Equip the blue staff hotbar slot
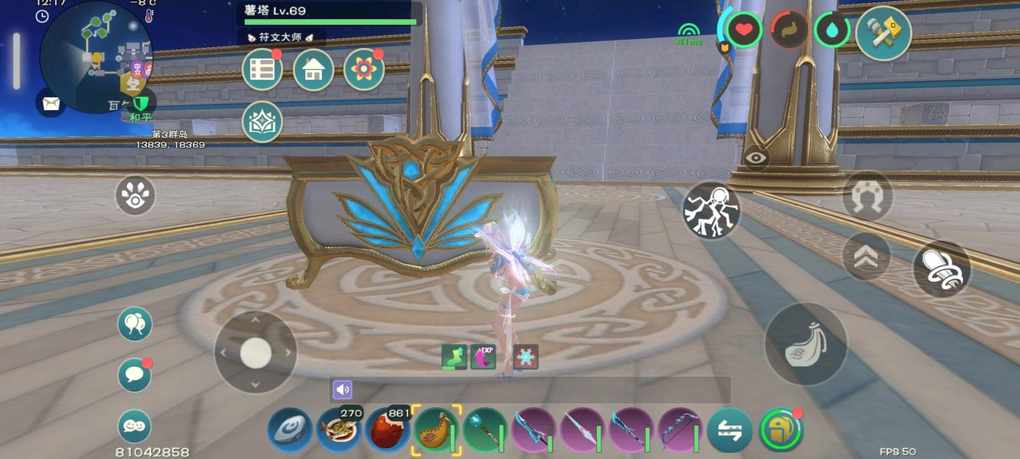 [x=484, y=430]
